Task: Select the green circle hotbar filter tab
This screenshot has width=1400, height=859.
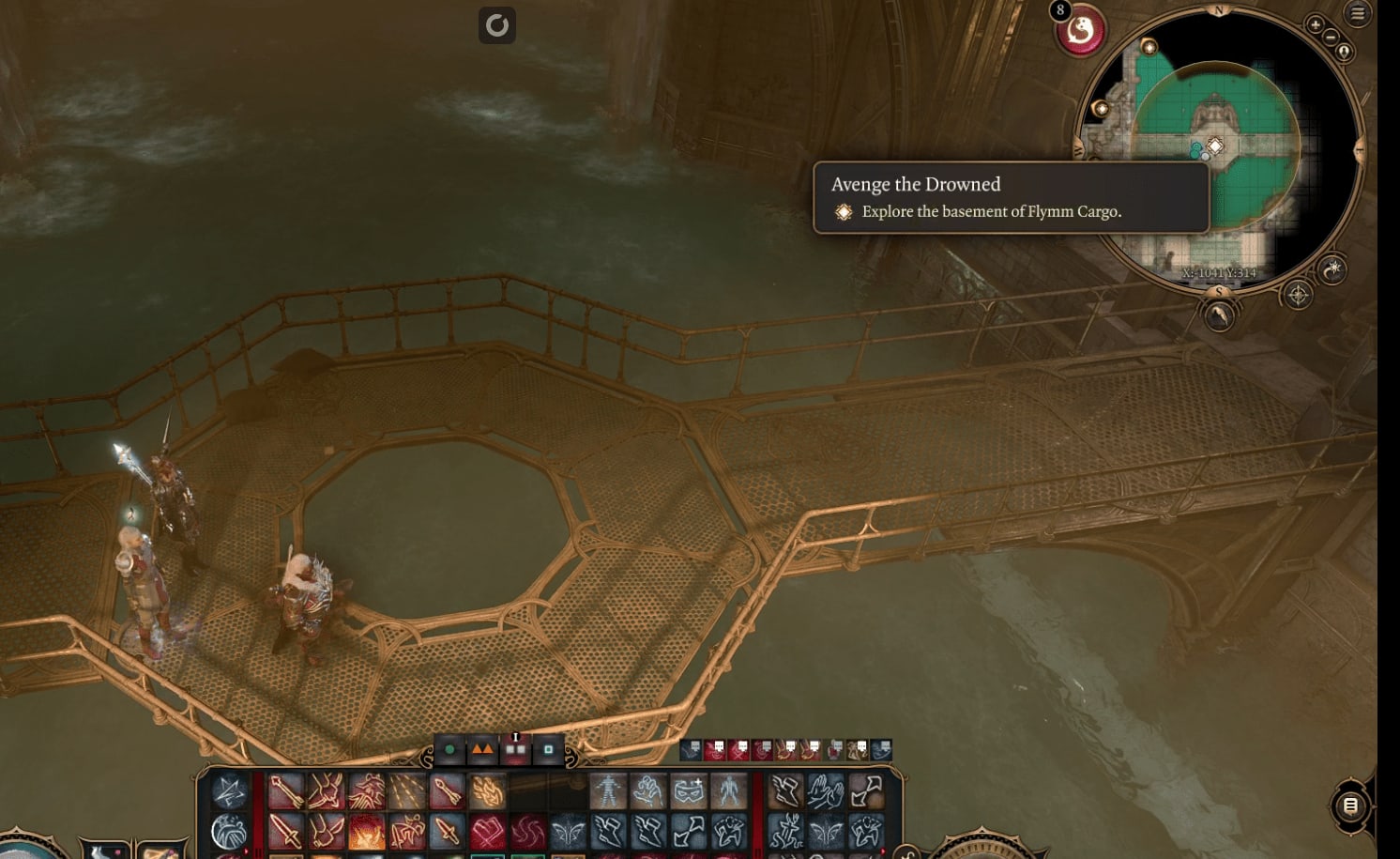Action: (449, 750)
